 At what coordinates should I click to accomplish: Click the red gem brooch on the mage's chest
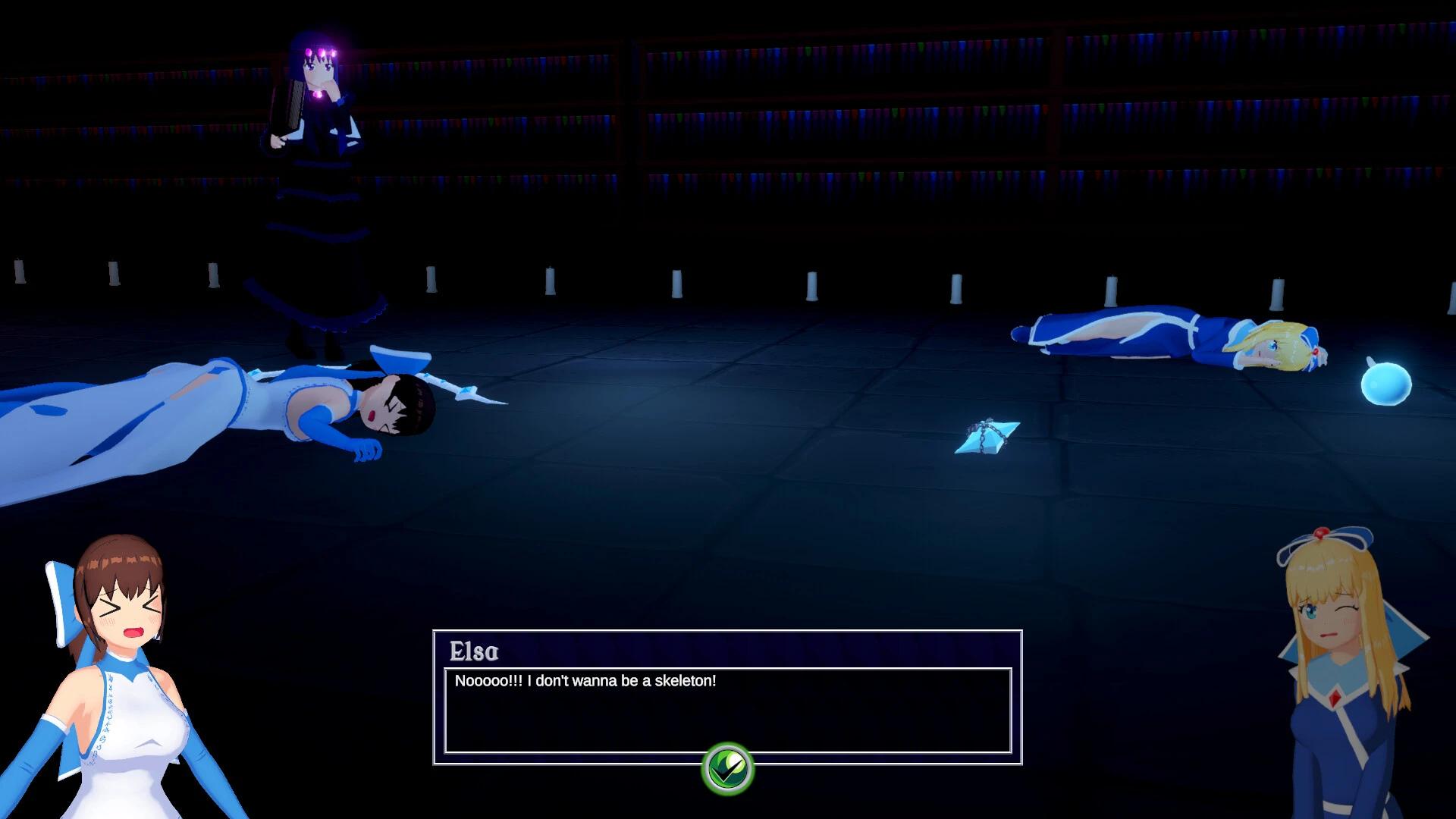[x=1335, y=696]
